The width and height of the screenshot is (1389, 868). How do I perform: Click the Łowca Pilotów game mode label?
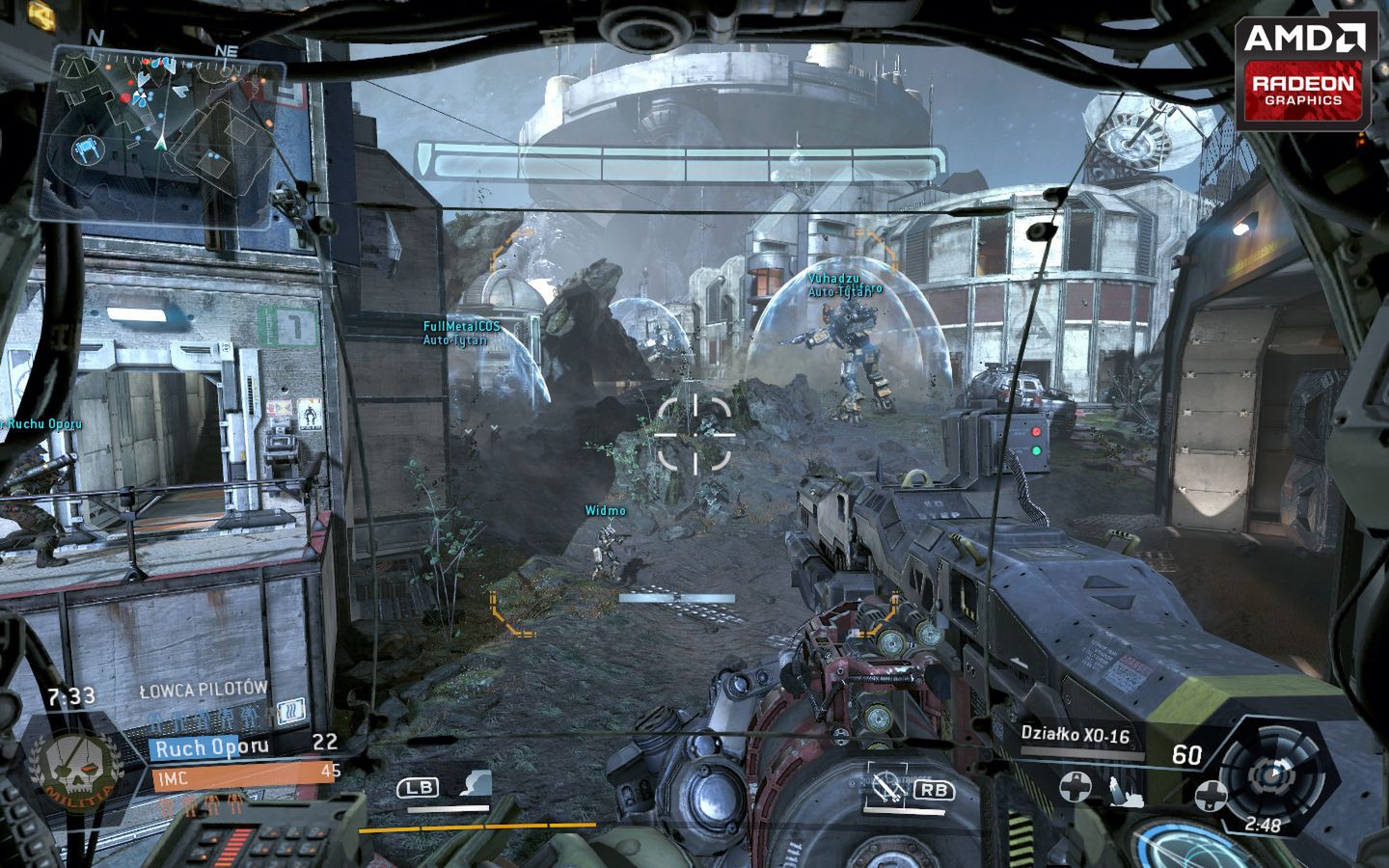204,690
